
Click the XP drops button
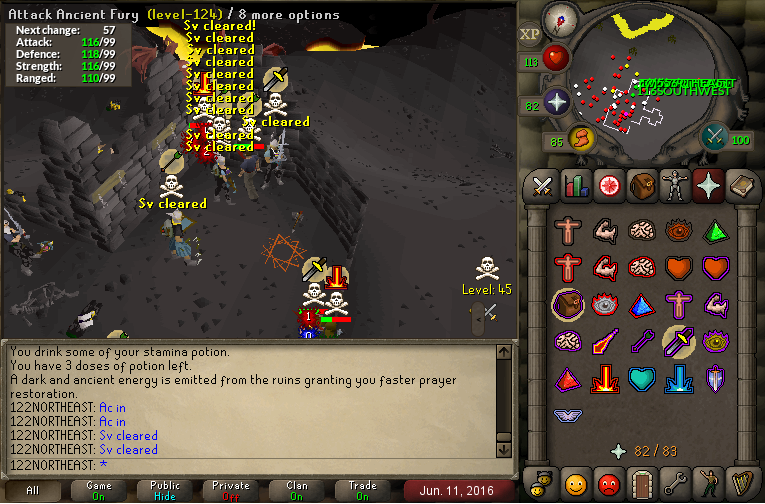[x=529, y=34]
